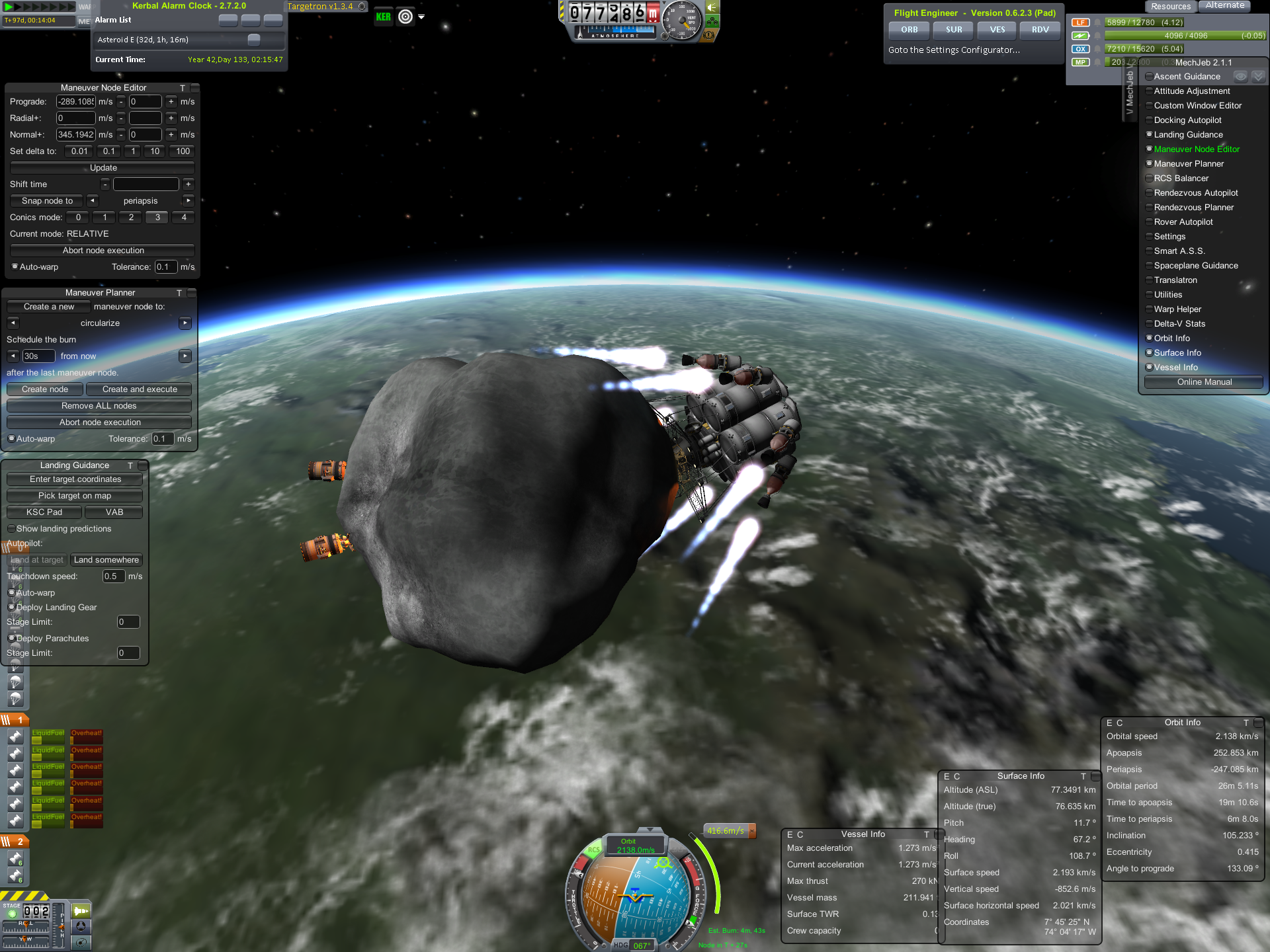
Task: Pick landing target on map
Action: pyautogui.click(x=74, y=496)
